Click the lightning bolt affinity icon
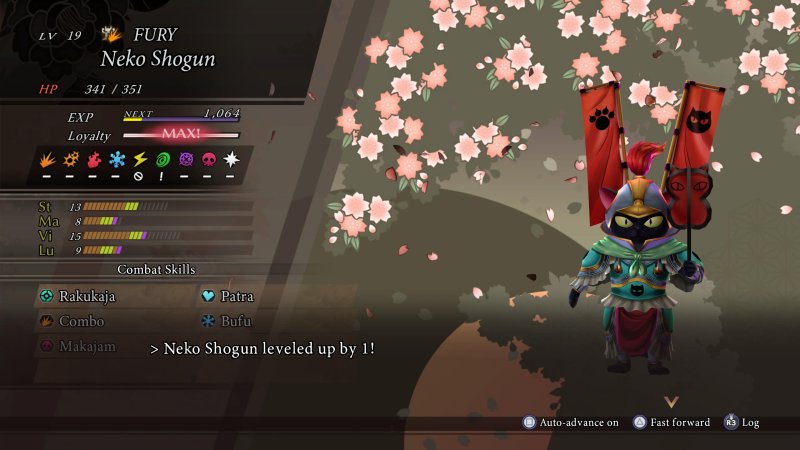Viewport: 800px width, 450px height. tap(139, 159)
